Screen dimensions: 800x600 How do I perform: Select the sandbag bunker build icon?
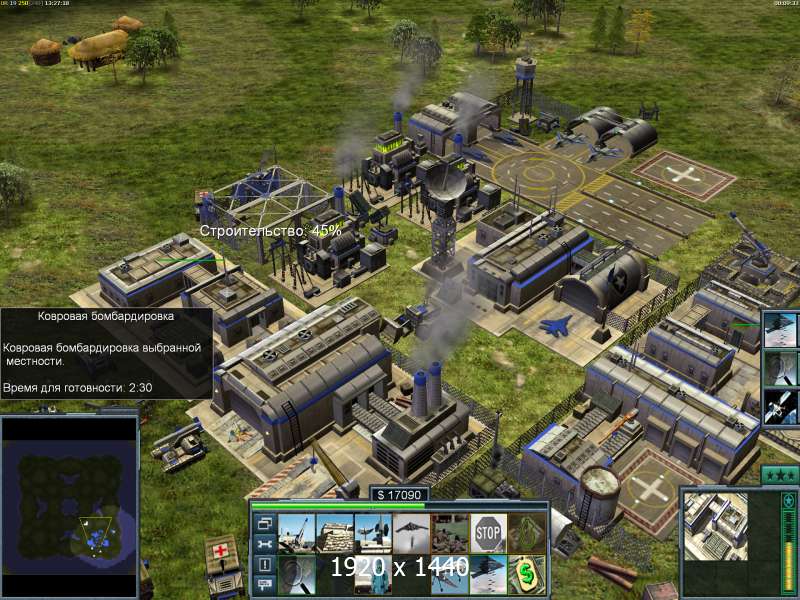(x=334, y=533)
